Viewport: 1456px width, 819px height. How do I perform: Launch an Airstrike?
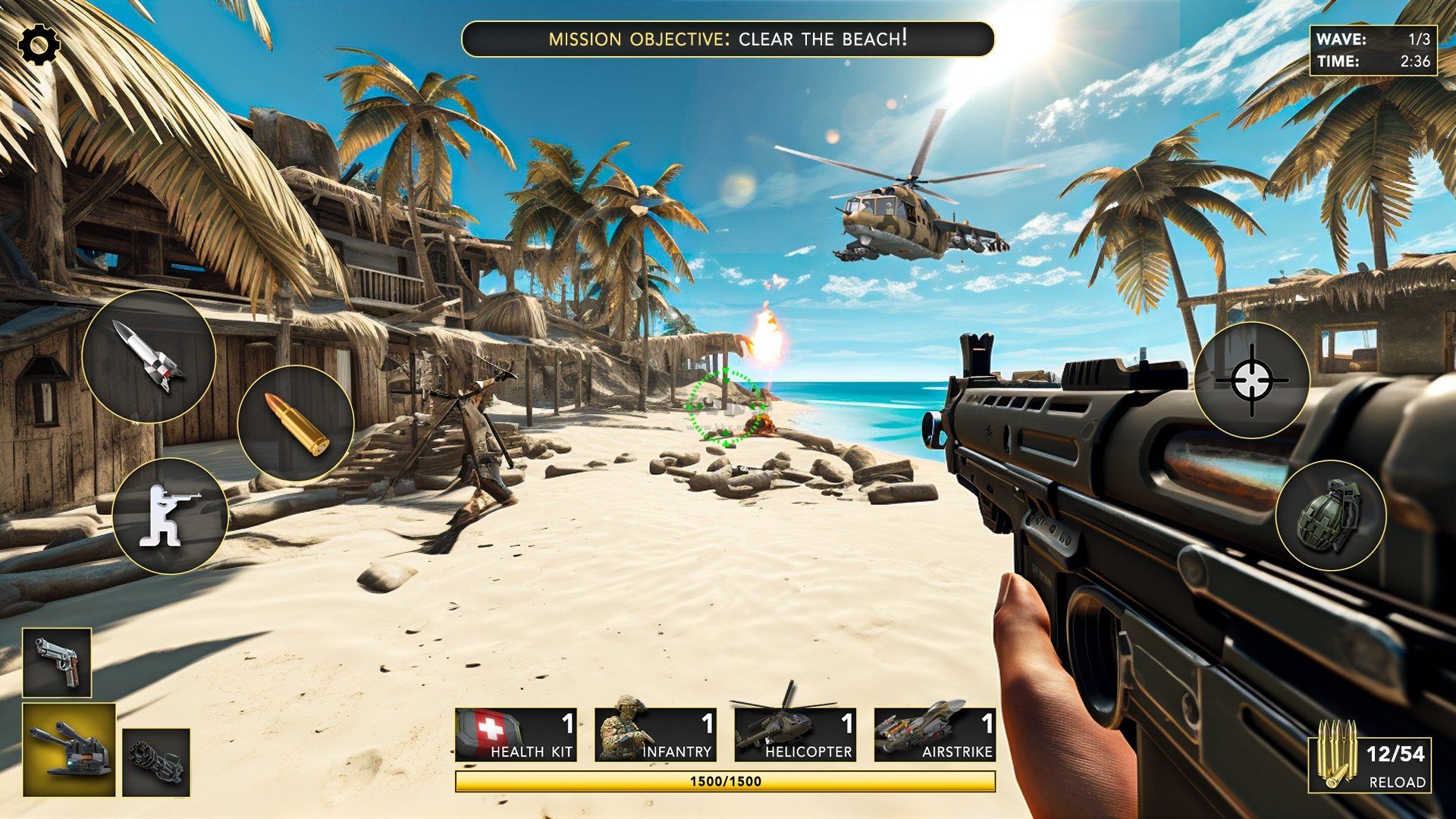(x=934, y=735)
